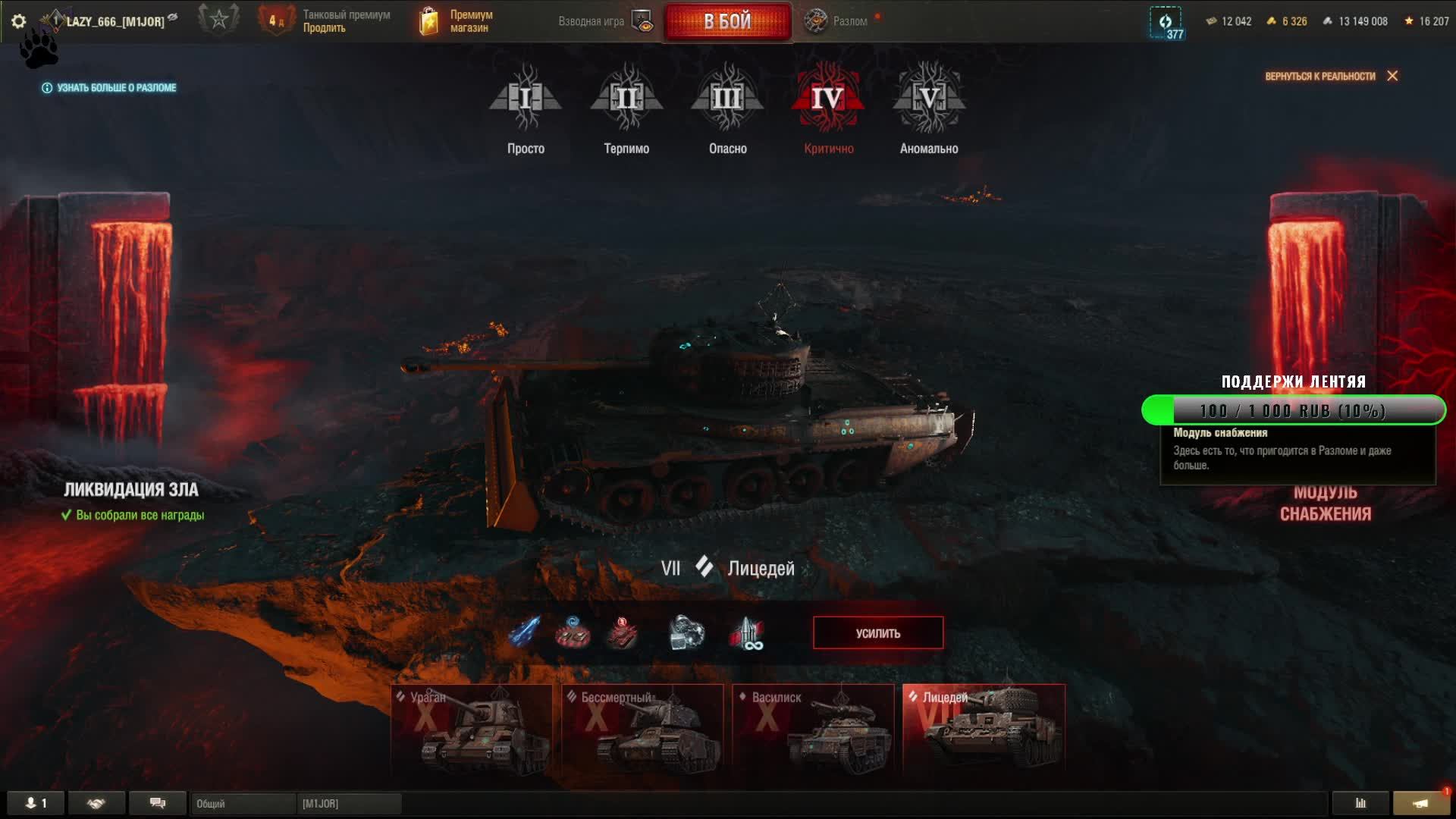The width and height of the screenshot is (1456, 819).
Task: Open the settings gear icon
Action: [x=19, y=21]
